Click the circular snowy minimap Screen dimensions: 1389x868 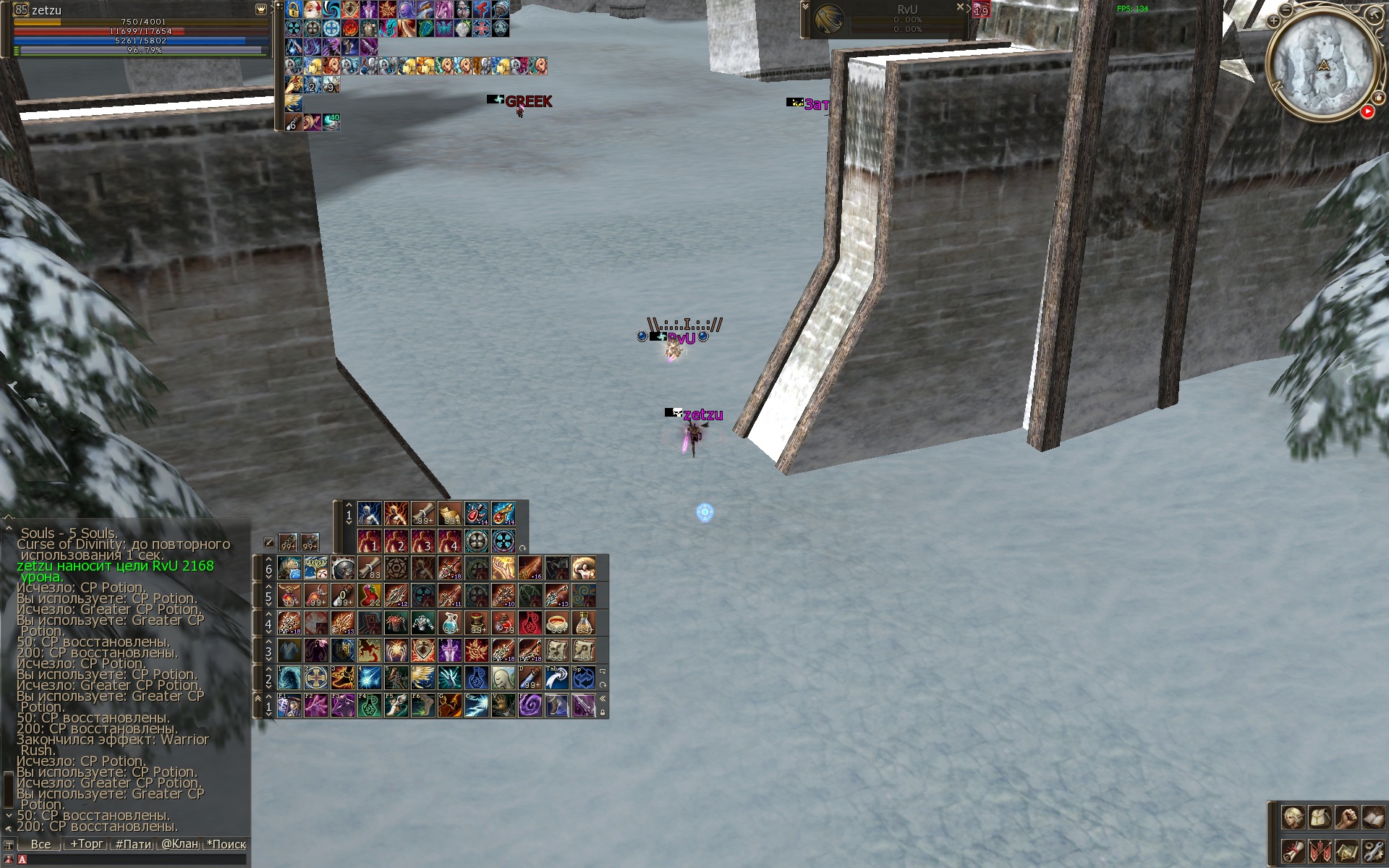click(1323, 67)
